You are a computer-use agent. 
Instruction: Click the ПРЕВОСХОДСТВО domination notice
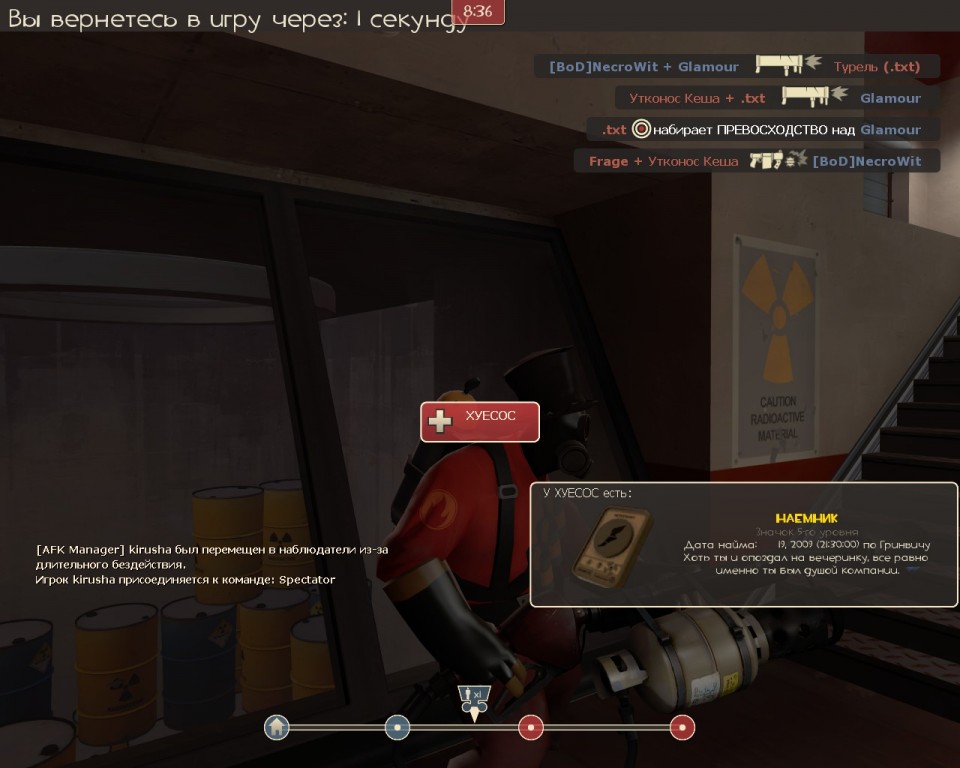[762, 130]
